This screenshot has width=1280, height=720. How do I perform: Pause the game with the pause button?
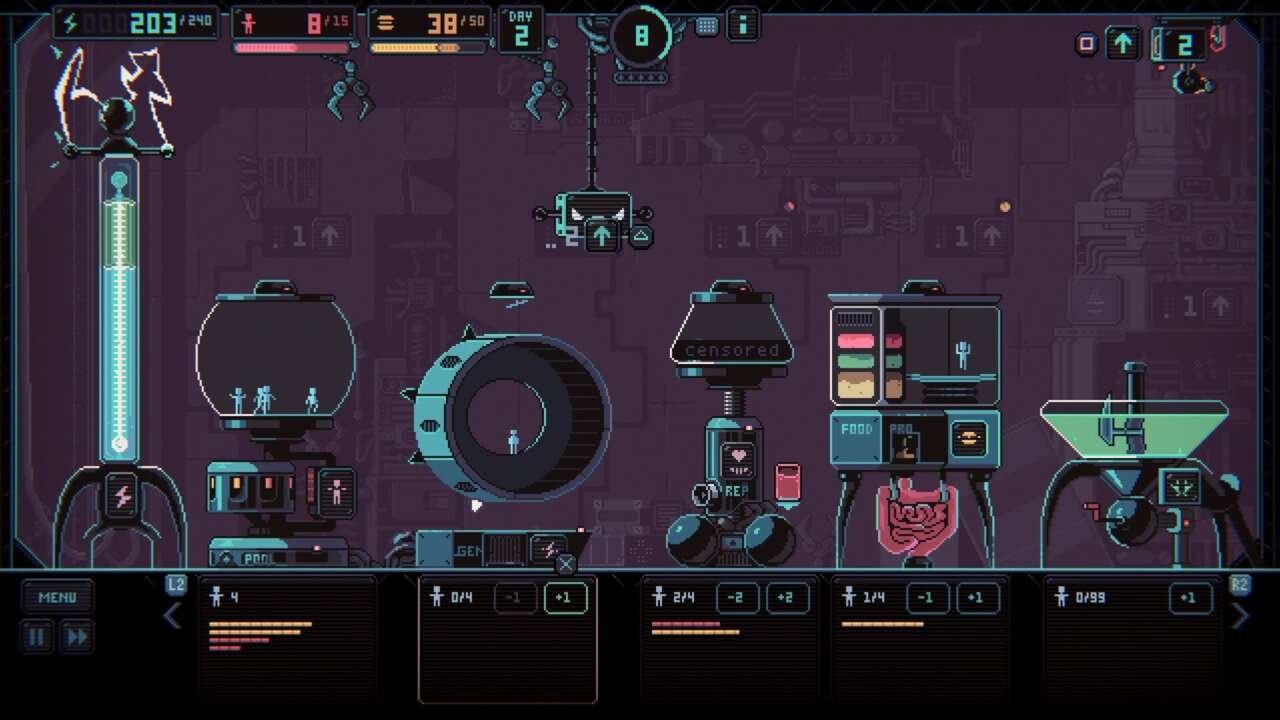click(x=37, y=636)
